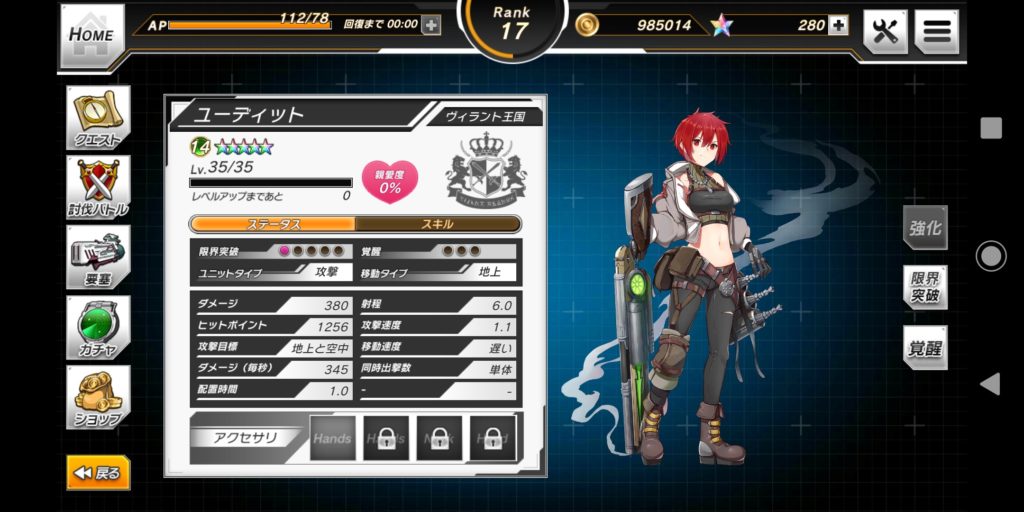1024x512 pixels.
Task: Switch to the スキル tab
Action: coord(438,224)
